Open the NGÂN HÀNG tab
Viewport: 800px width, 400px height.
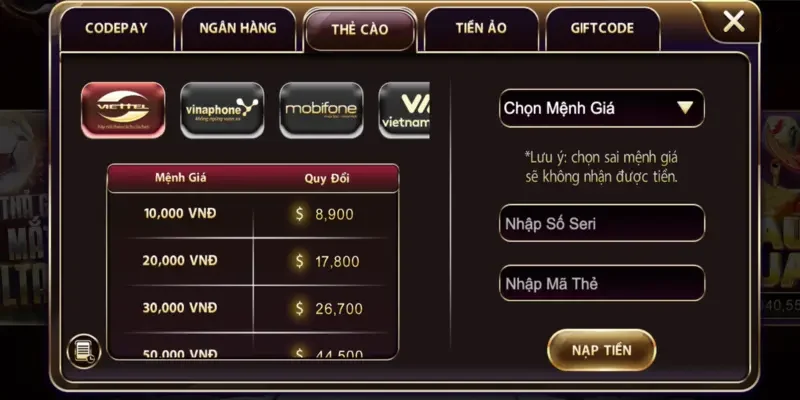238,29
